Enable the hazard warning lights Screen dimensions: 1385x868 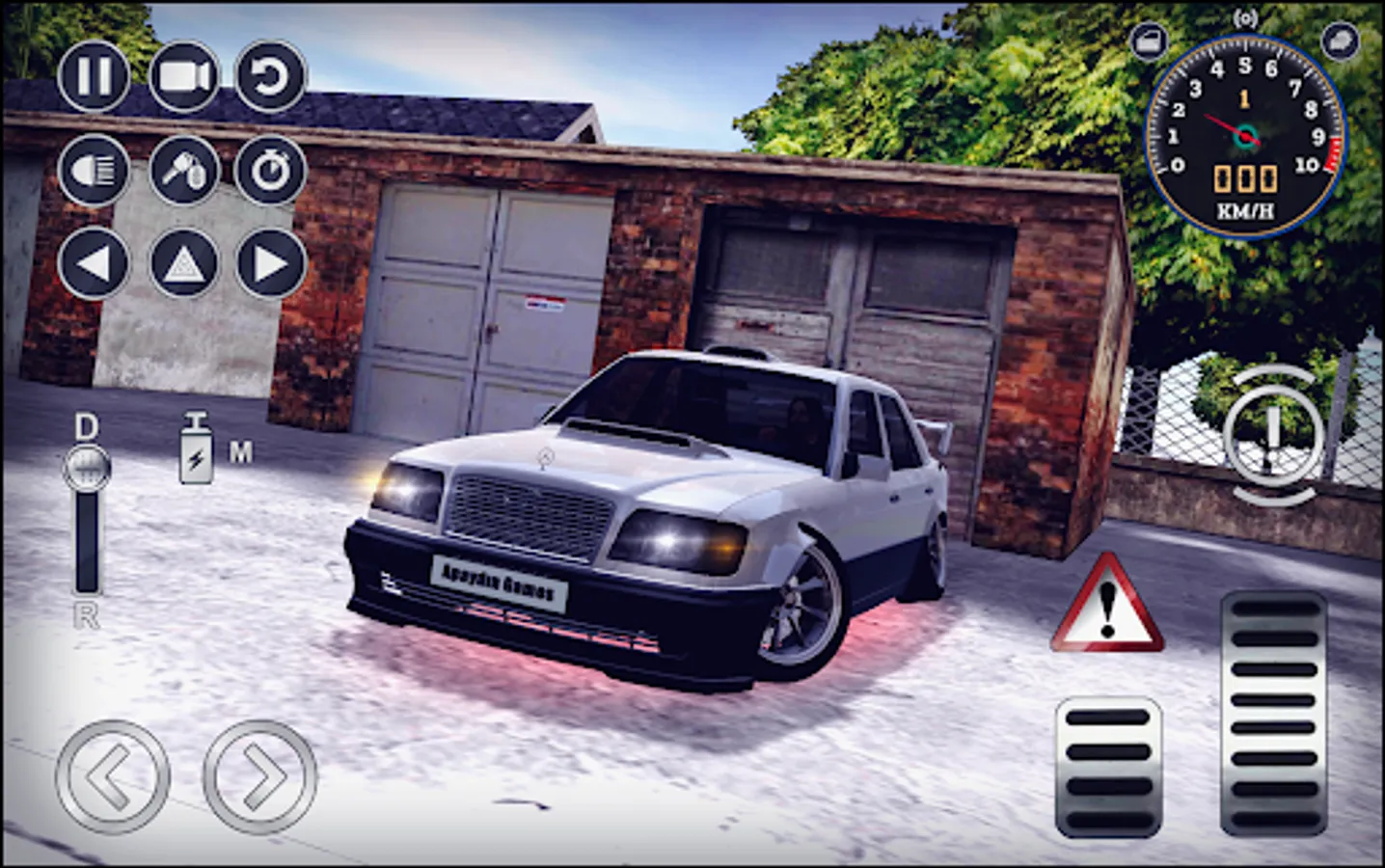coord(181,260)
